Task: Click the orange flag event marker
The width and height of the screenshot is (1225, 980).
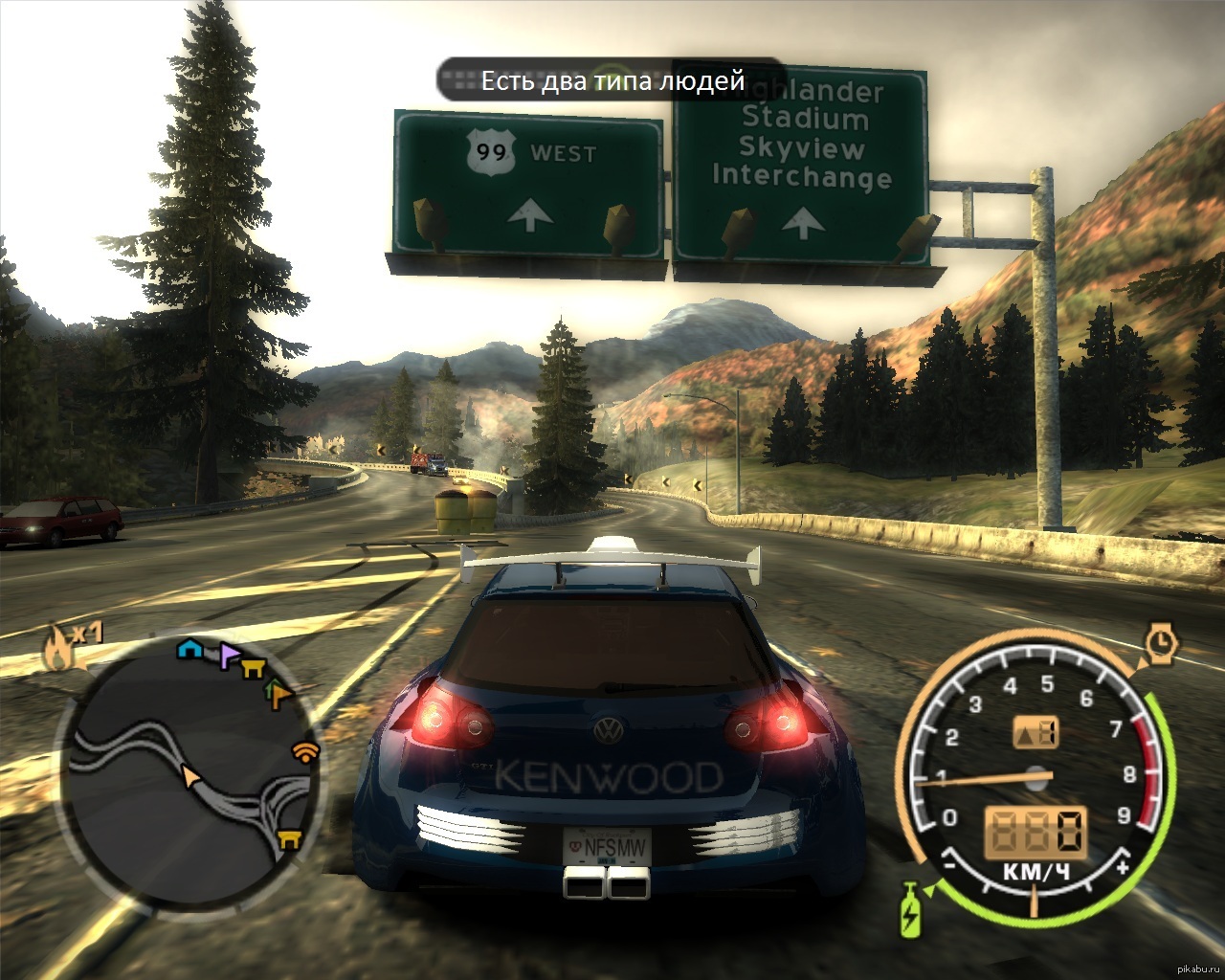Action: tap(278, 692)
